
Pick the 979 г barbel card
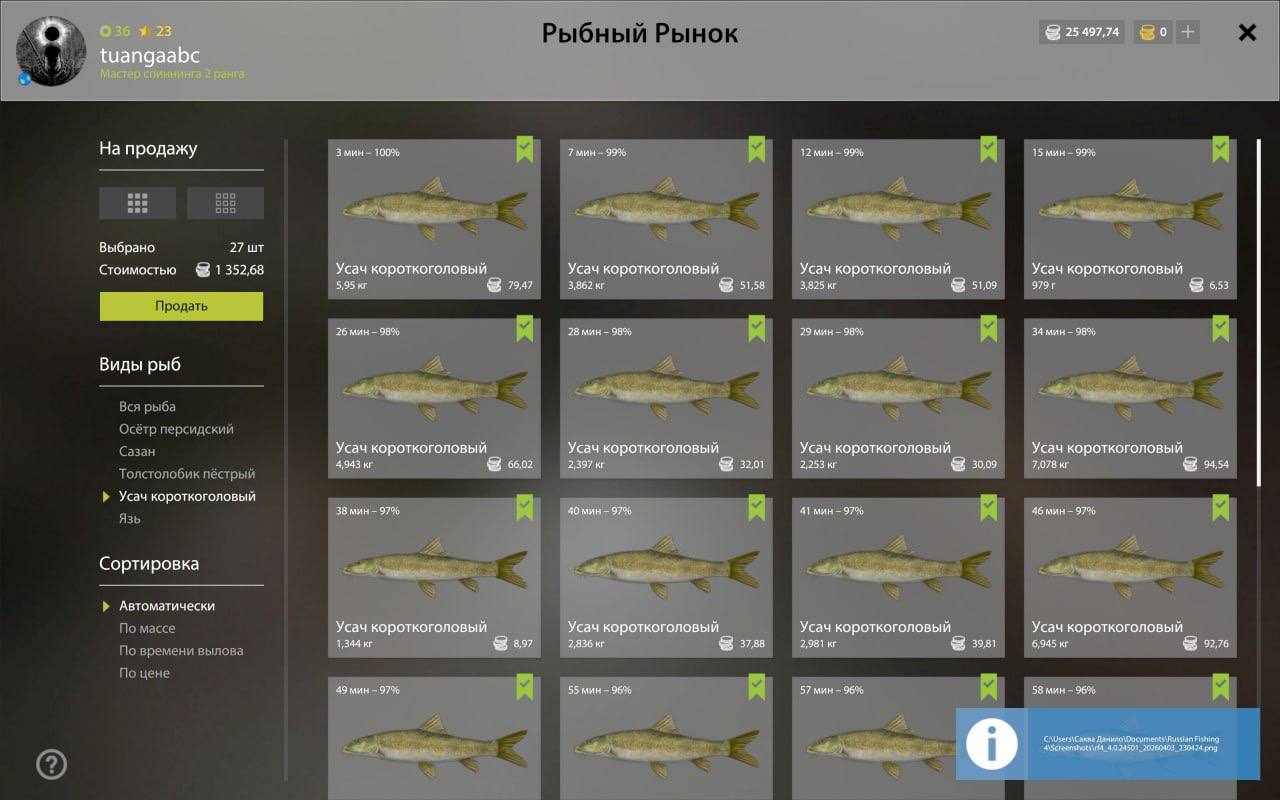1130,218
